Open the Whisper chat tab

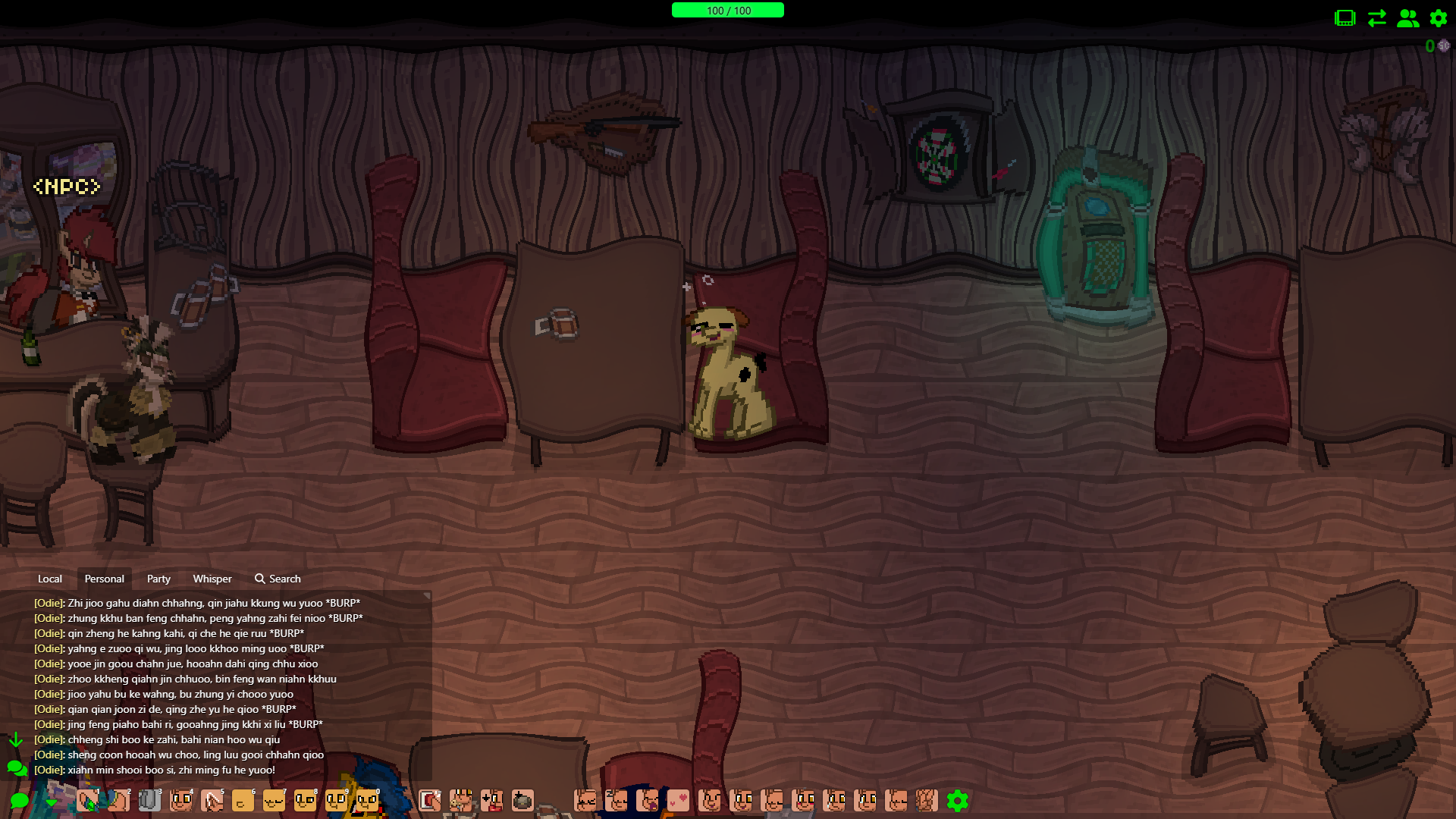point(212,579)
